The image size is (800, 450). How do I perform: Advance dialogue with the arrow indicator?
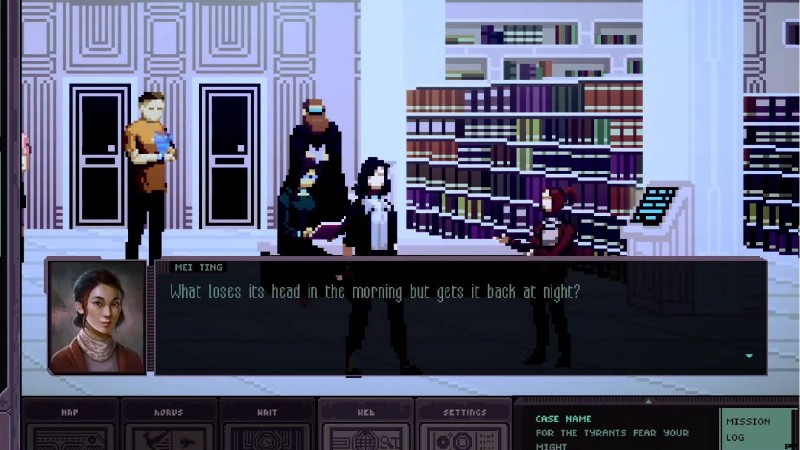click(748, 355)
